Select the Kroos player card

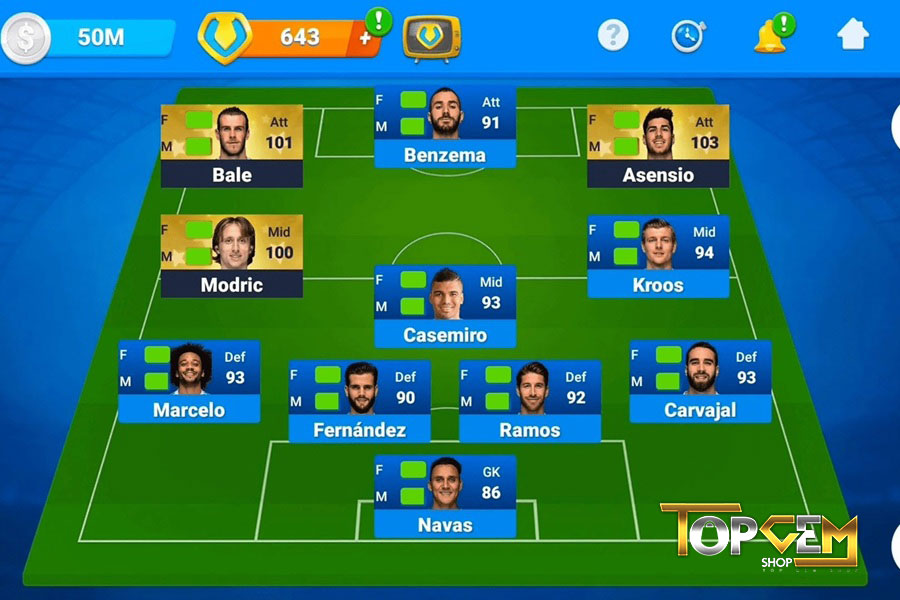pyautogui.click(x=658, y=256)
